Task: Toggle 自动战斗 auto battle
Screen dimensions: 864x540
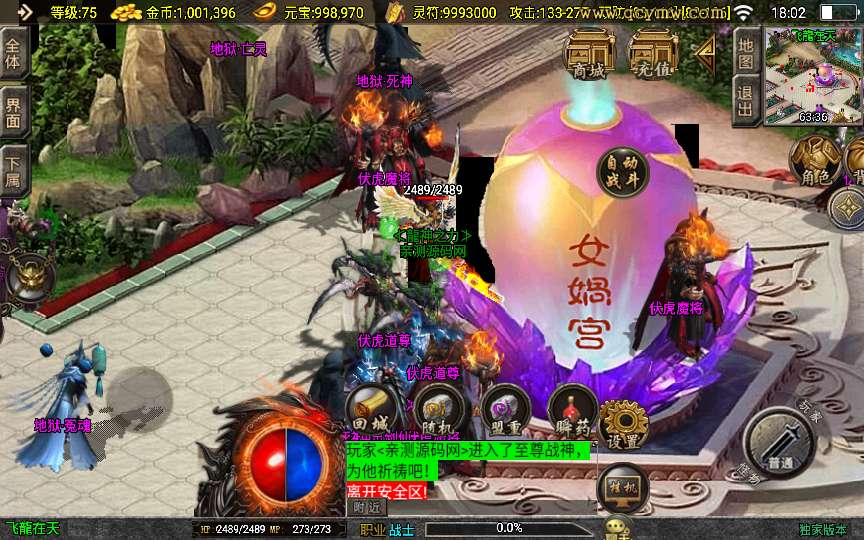Action: pos(622,172)
